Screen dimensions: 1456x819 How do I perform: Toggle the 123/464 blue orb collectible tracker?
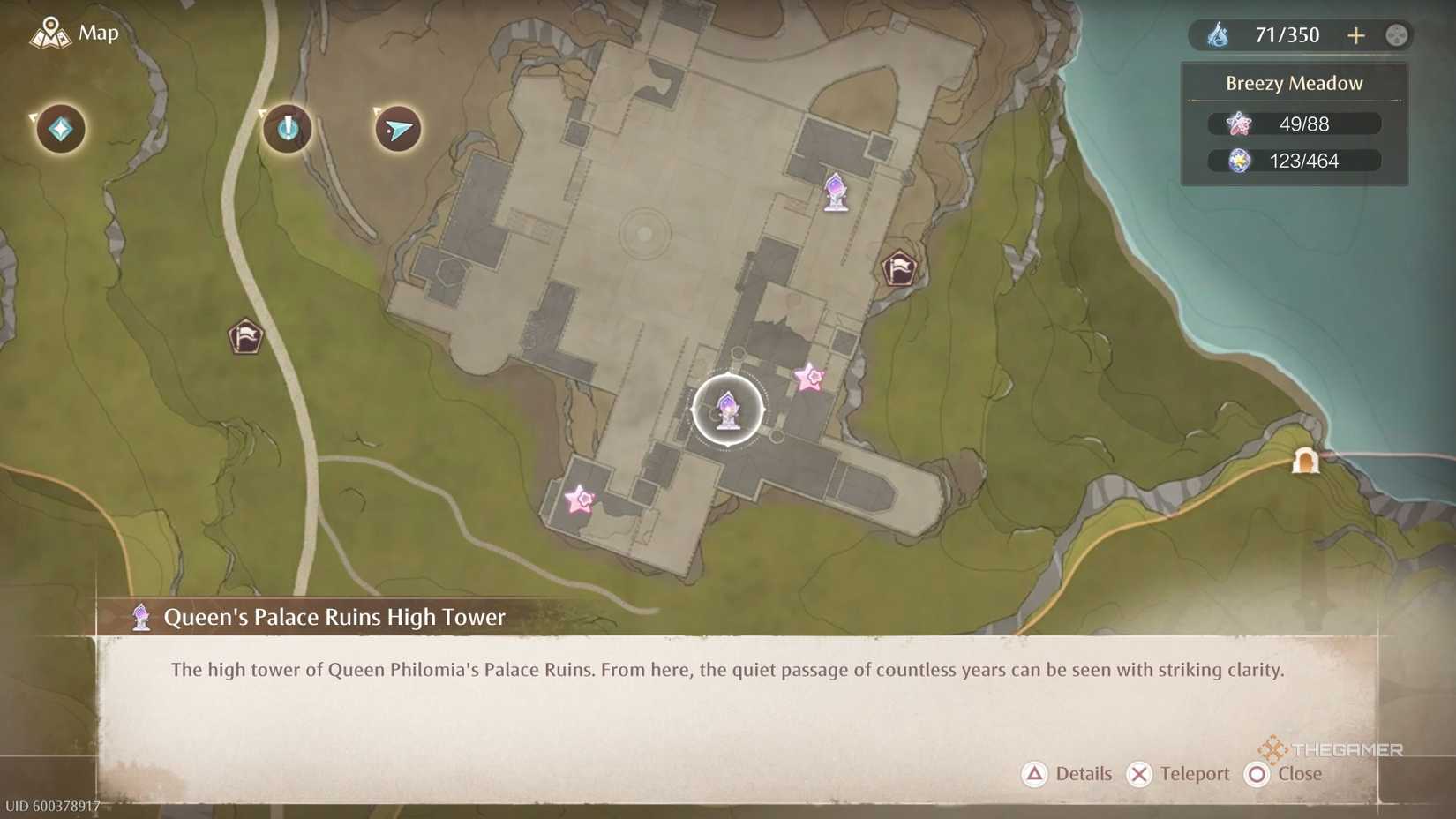(x=1294, y=161)
